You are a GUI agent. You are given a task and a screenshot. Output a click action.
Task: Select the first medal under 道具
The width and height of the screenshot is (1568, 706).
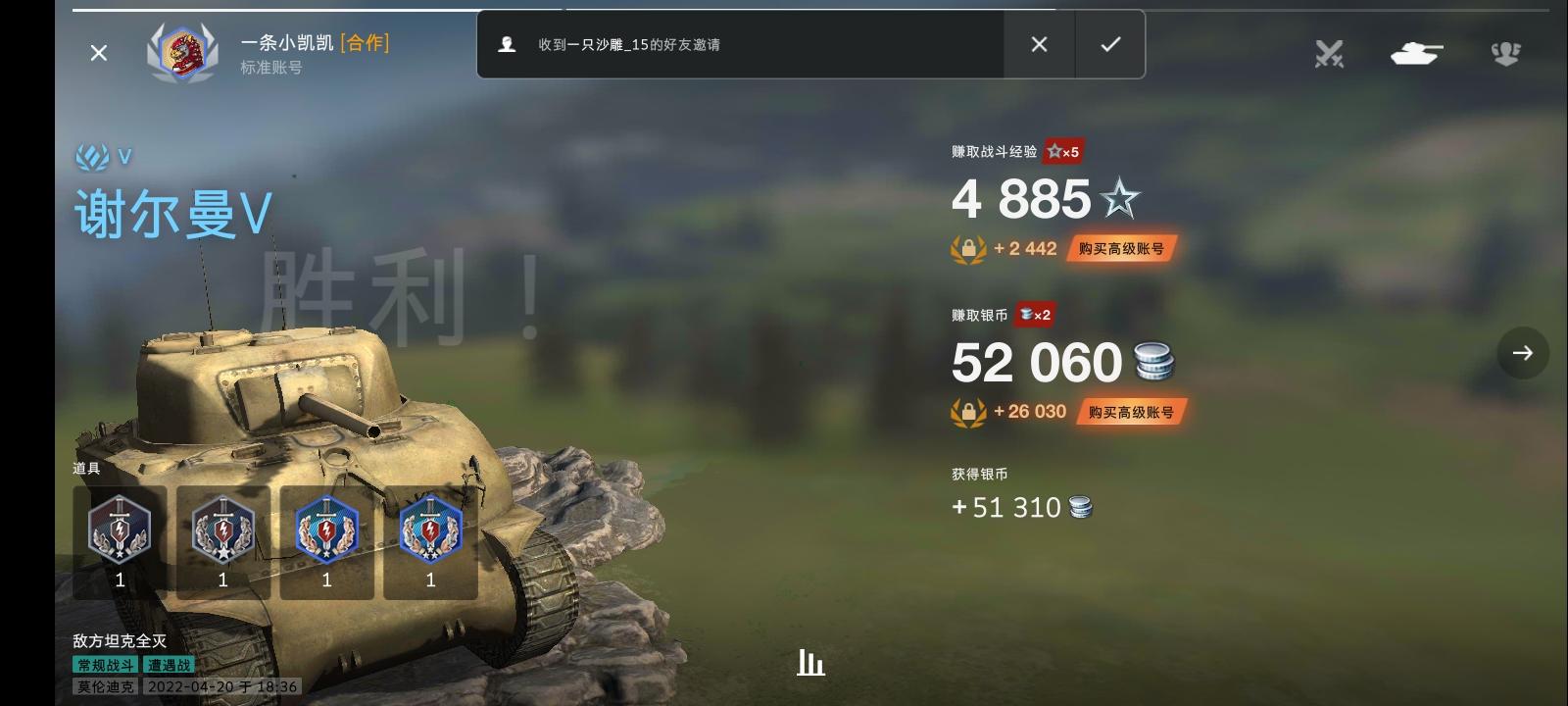pos(120,534)
